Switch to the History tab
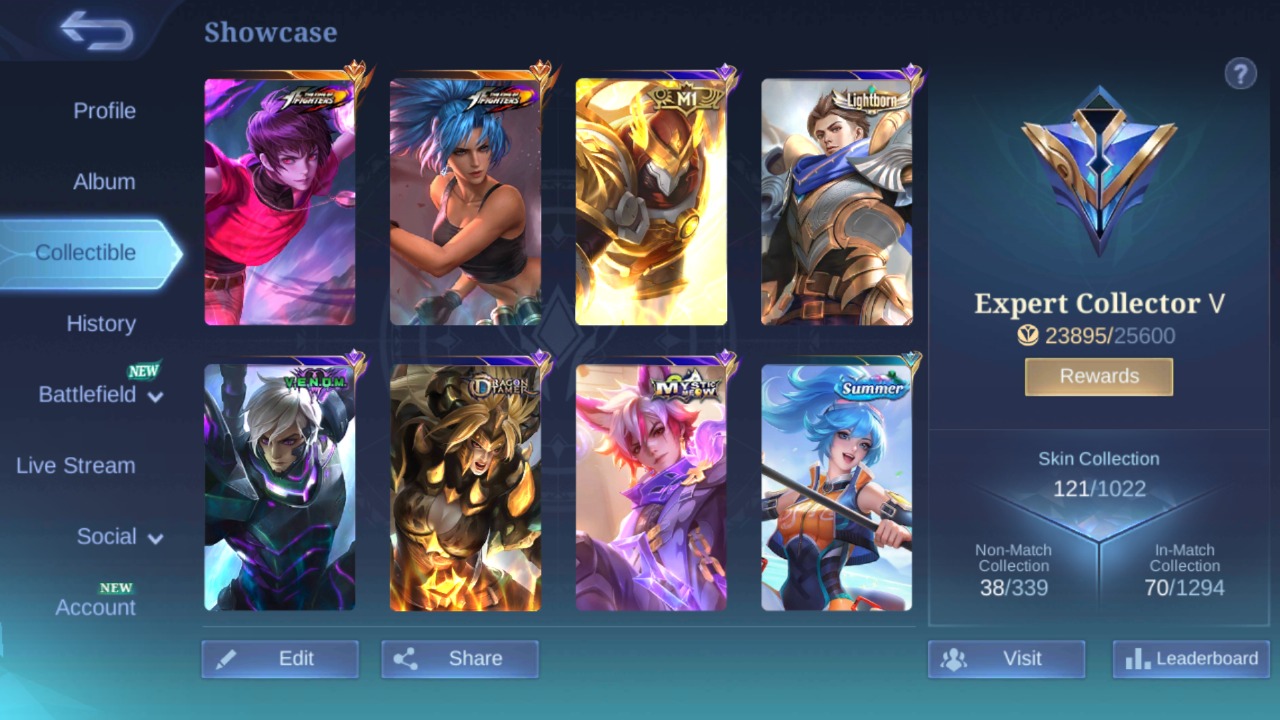Viewport: 1280px width, 720px height. [101, 323]
